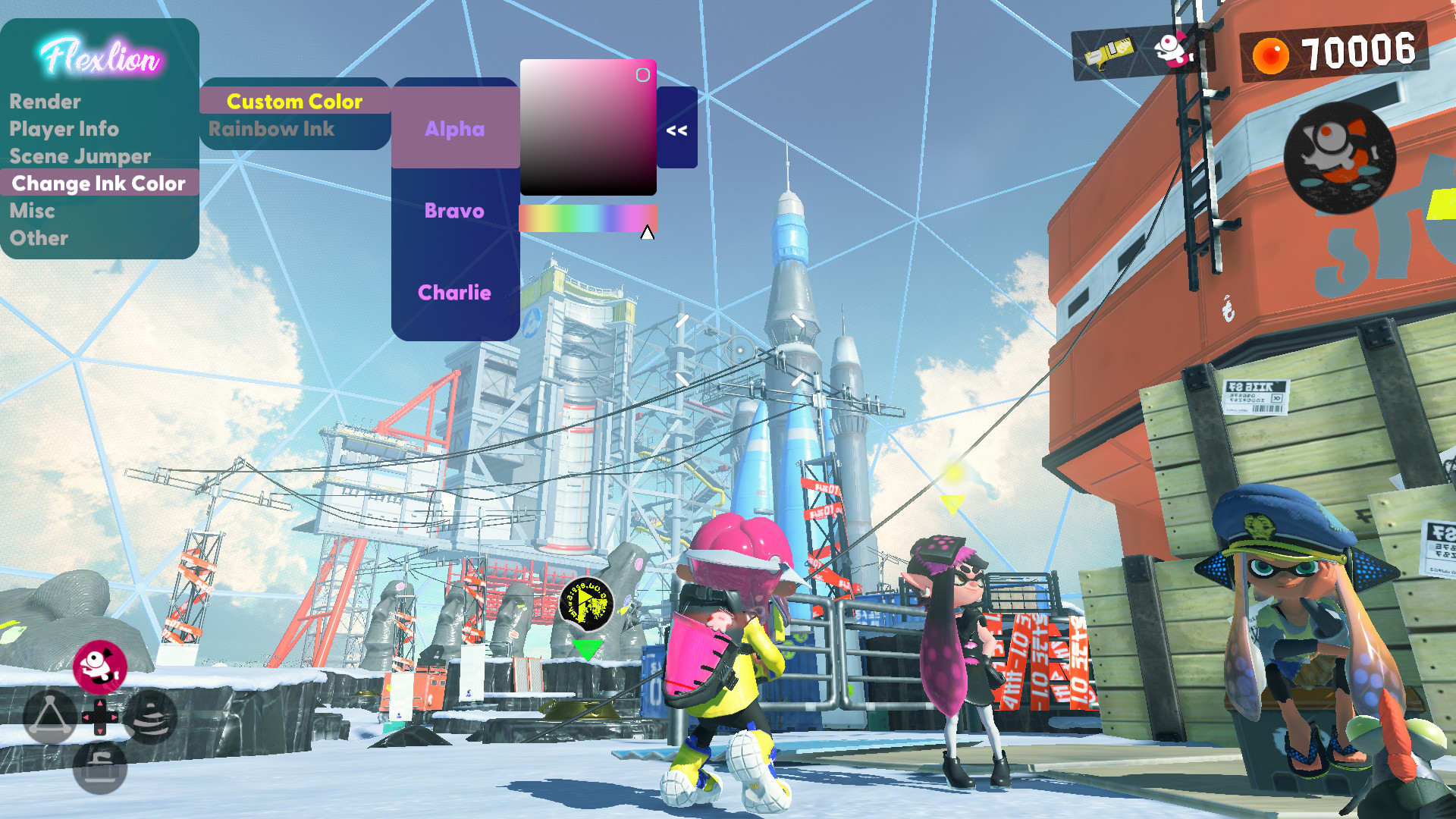
Task: Collapse the color picker with the chevrons
Action: click(x=677, y=130)
